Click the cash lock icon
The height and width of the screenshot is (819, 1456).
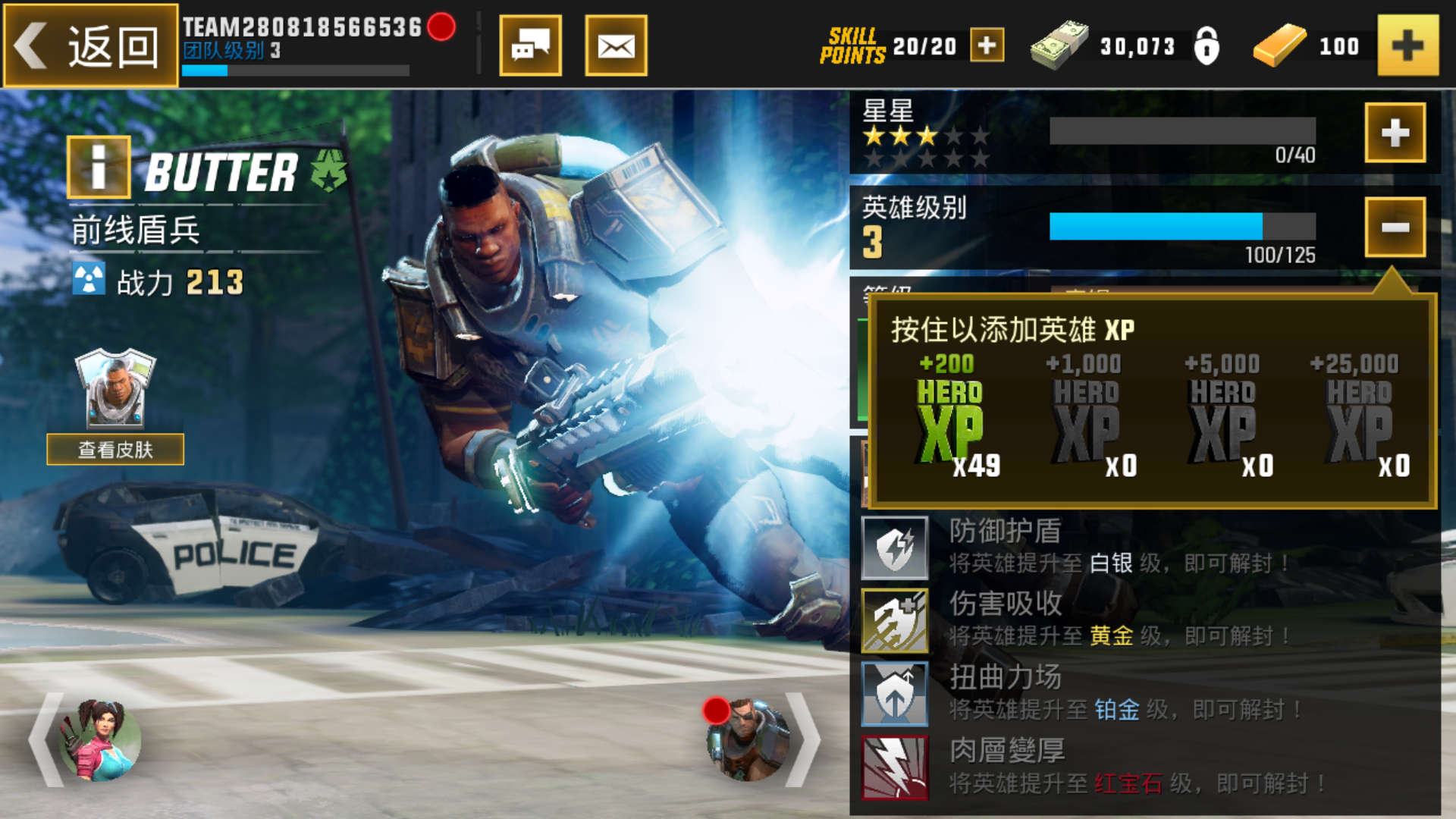(x=1209, y=45)
